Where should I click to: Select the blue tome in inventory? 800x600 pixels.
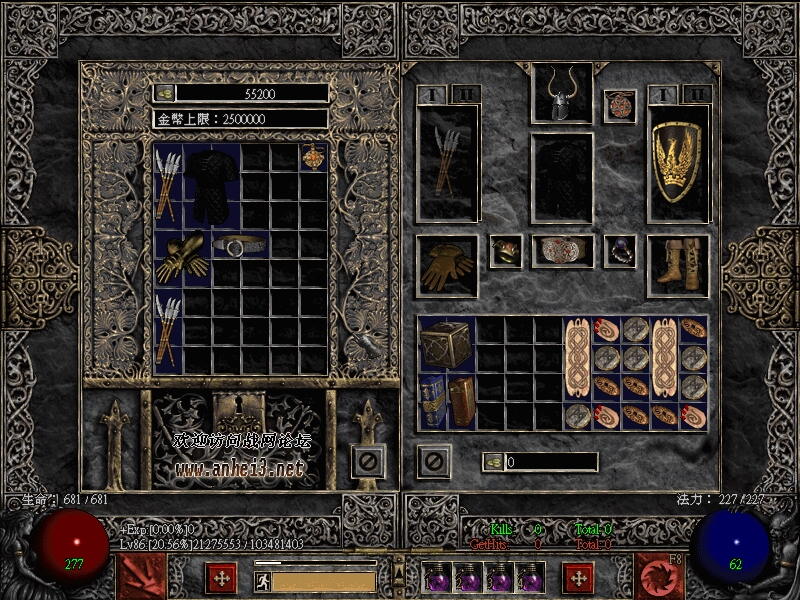click(432, 401)
